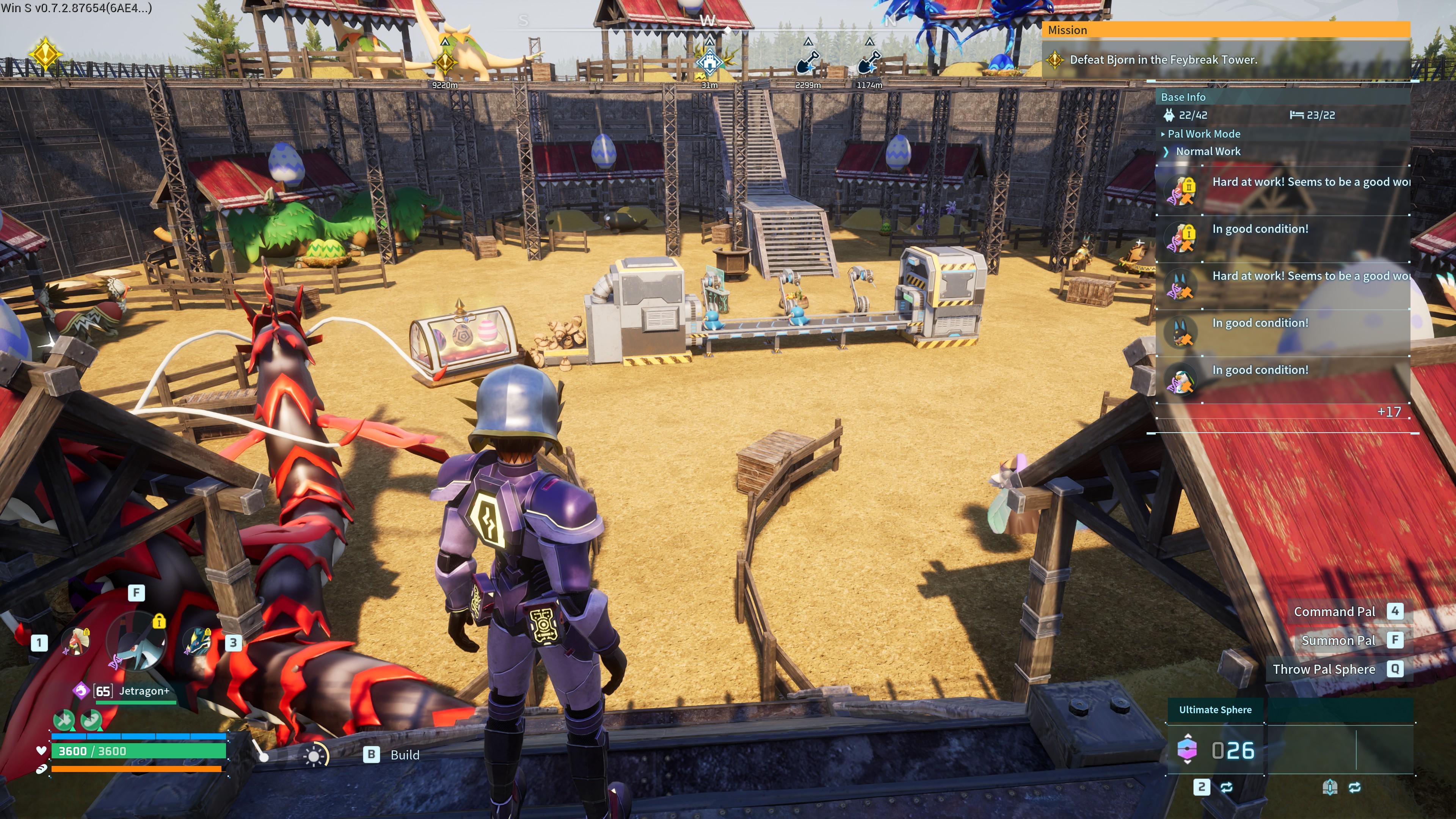This screenshot has height=819, width=1456.
Task: Choose the Normal Work mode entry
Action: point(1208,152)
